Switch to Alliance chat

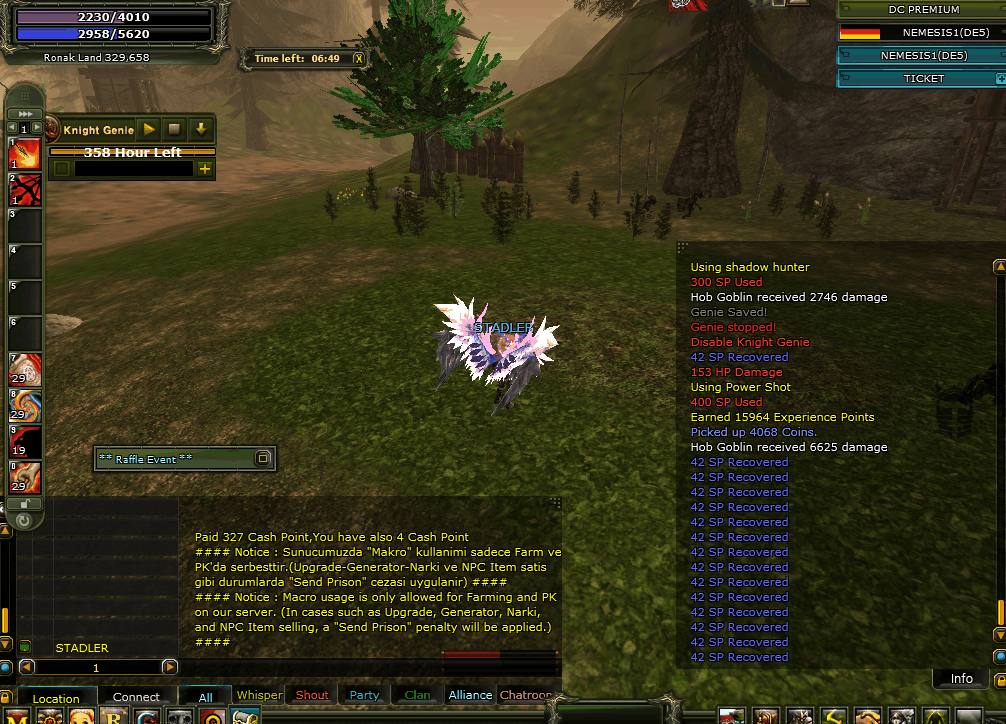pyautogui.click(x=470, y=695)
